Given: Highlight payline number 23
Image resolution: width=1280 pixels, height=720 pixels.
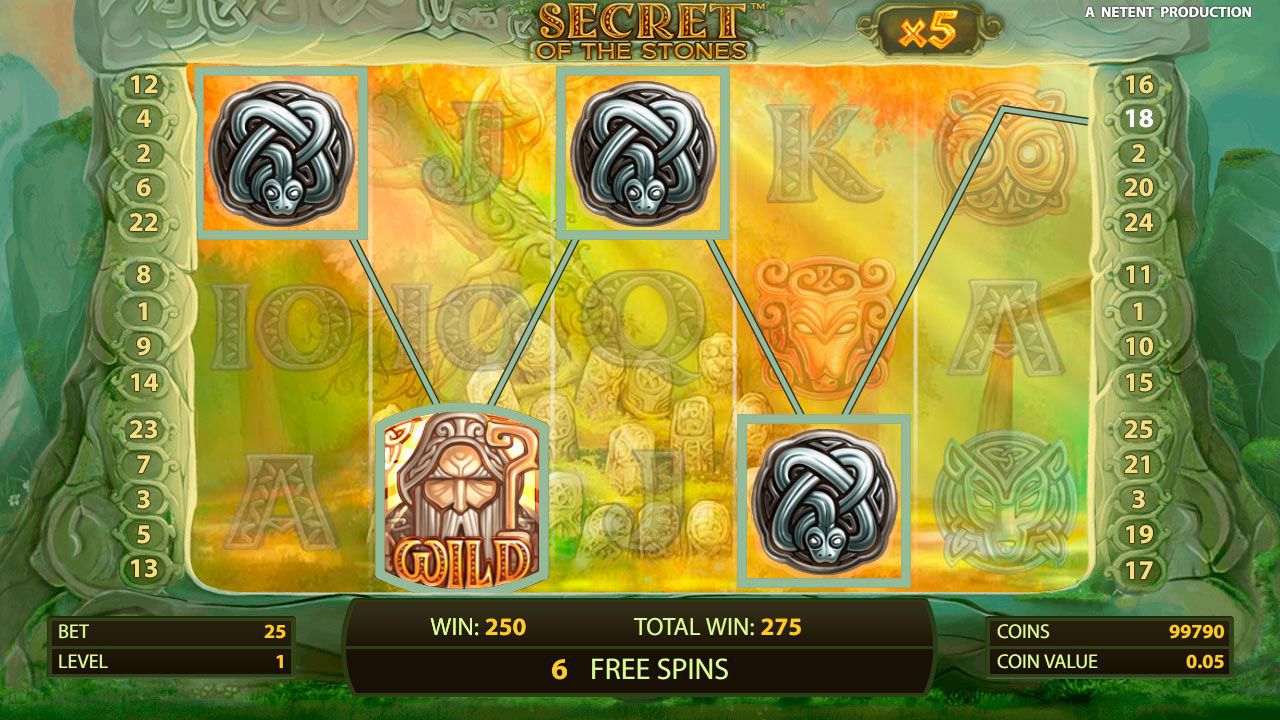Looking at the screenshot, I should point(144,430).
